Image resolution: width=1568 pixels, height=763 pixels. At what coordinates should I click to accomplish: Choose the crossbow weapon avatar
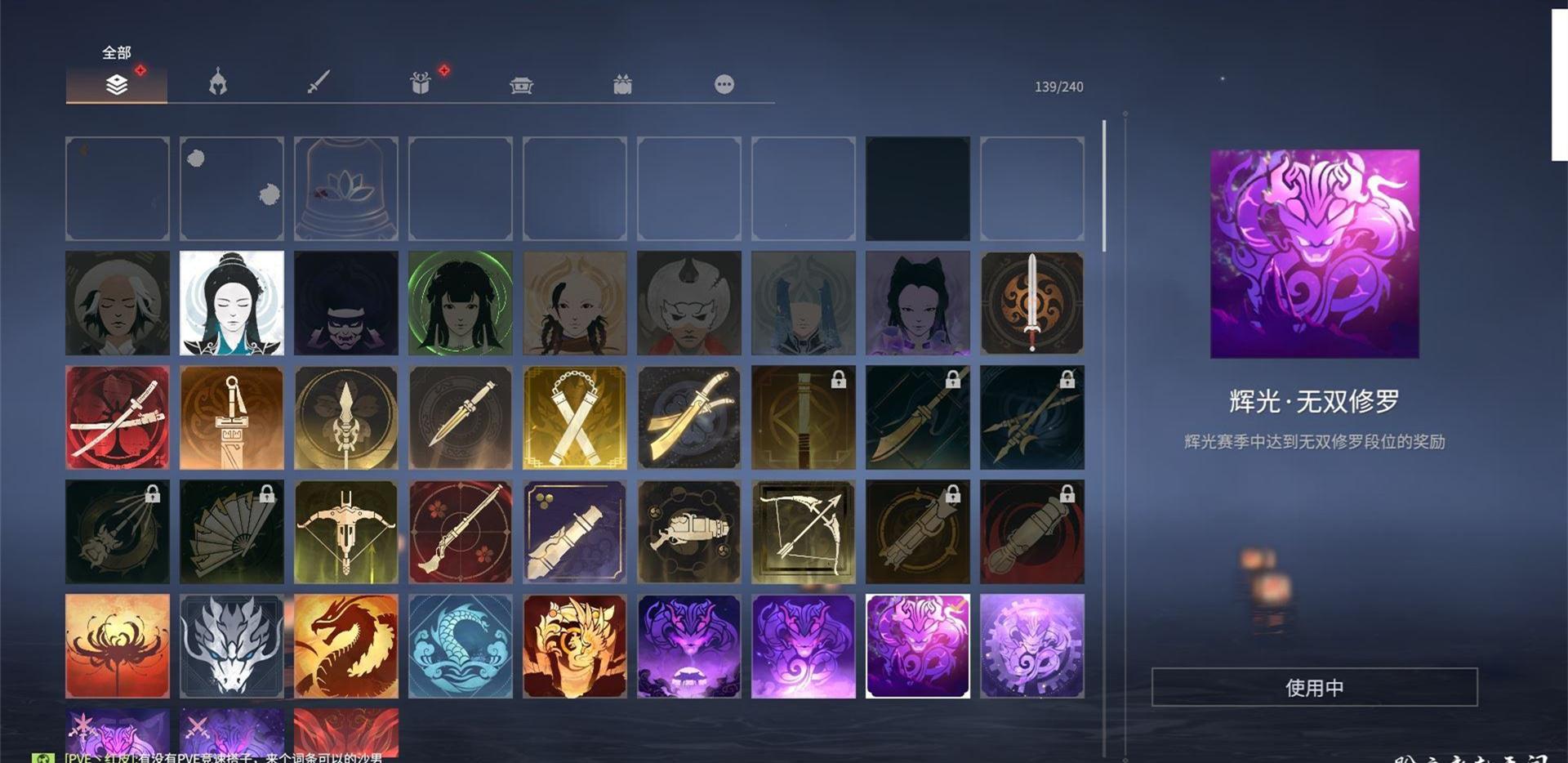tap(346, 532)
